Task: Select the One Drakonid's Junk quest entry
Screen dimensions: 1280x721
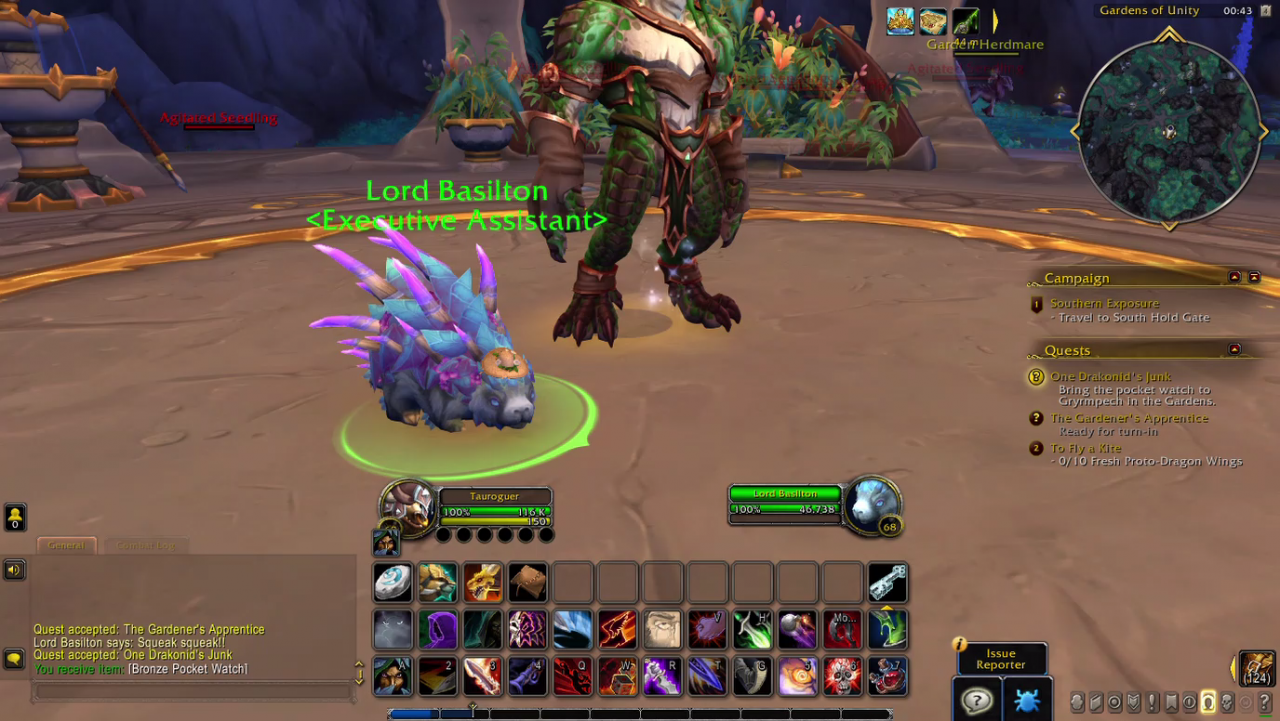Action: pyautogui.click(x=1110, y=377)
